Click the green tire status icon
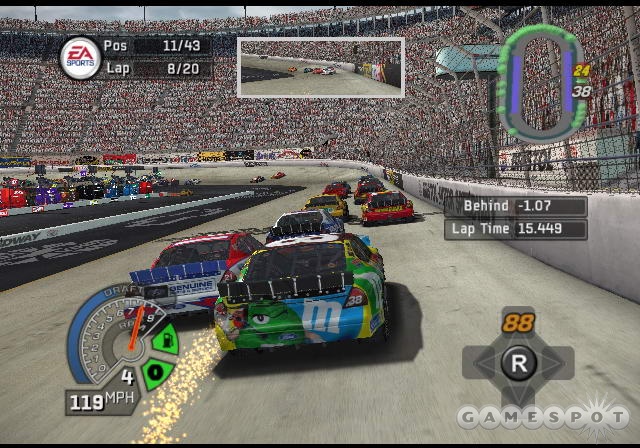640x448 pixels. pyautogui.click(x=154, y=372)
